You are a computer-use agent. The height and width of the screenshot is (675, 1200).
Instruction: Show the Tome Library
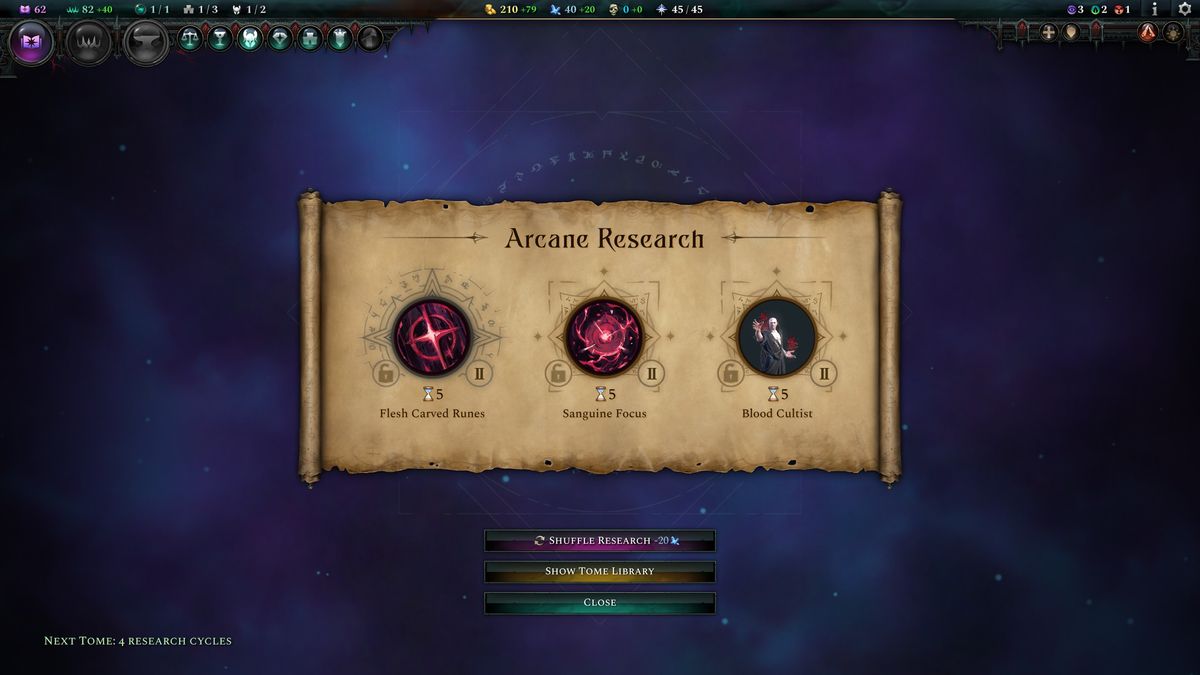click(x=600, y=572)
